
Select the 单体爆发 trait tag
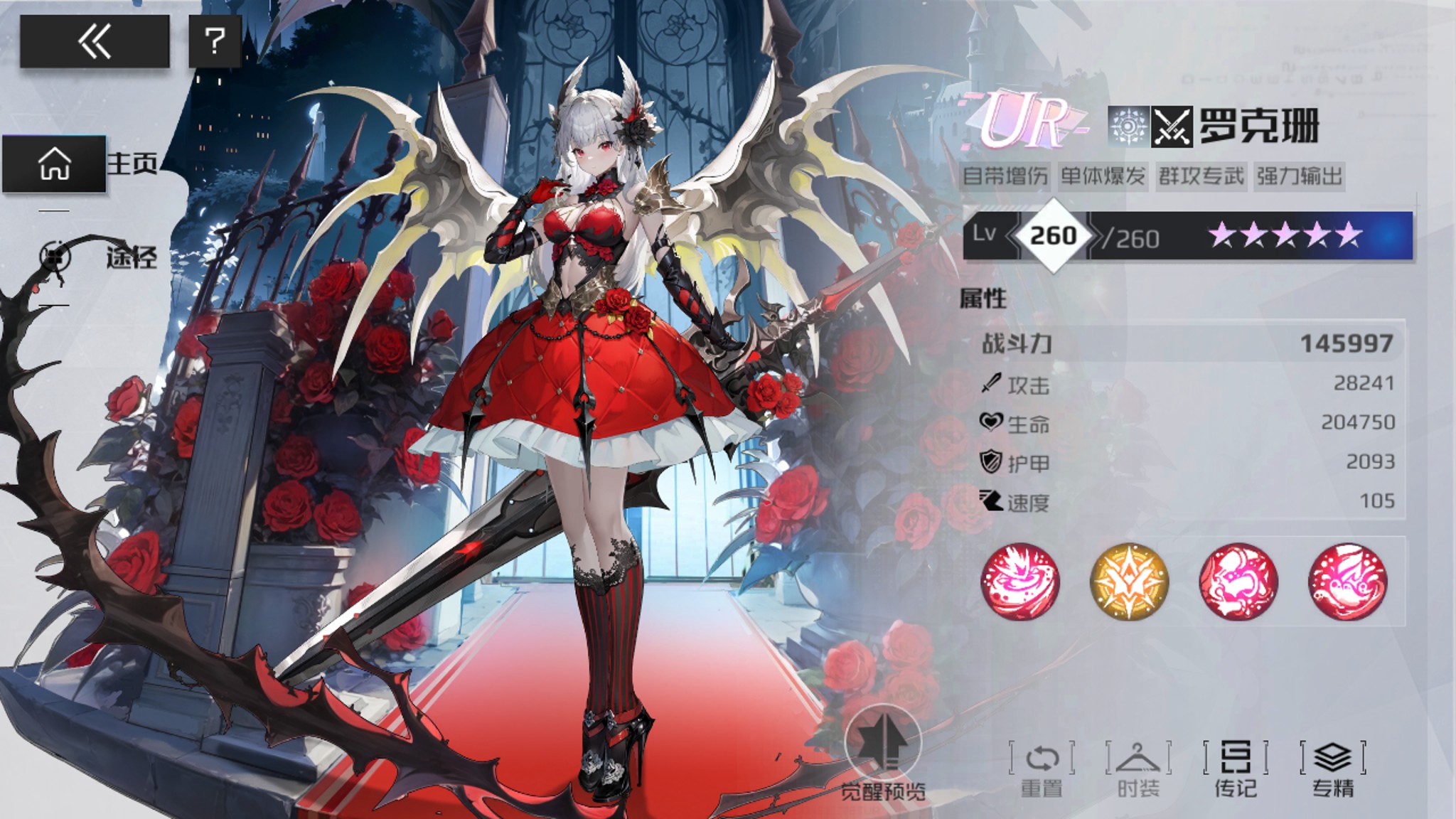coord(1103,176)
